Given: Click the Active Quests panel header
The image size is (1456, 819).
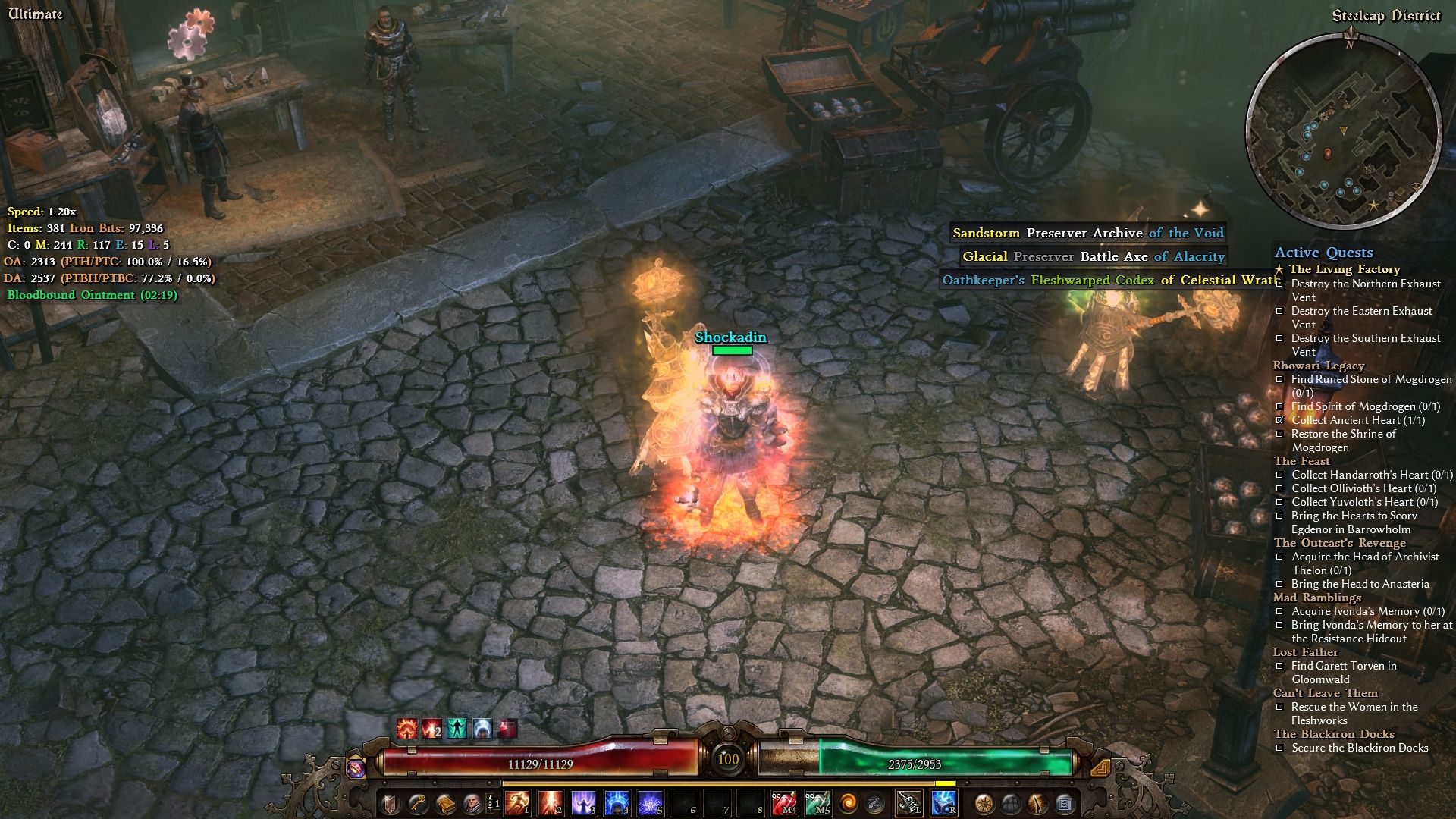Looking at the screenshot, I should click(x=1323, y=253).
